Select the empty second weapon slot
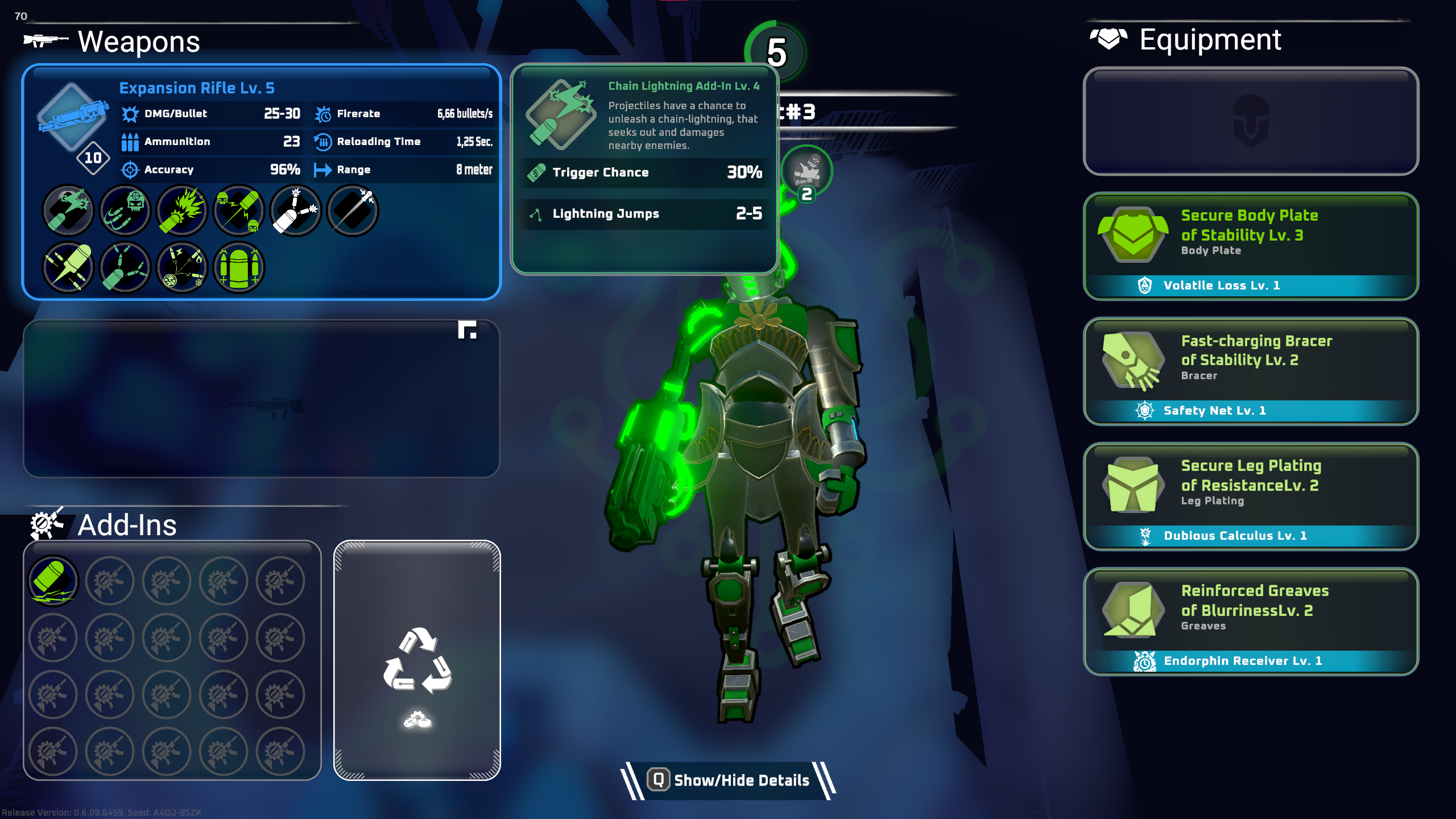 262,399
